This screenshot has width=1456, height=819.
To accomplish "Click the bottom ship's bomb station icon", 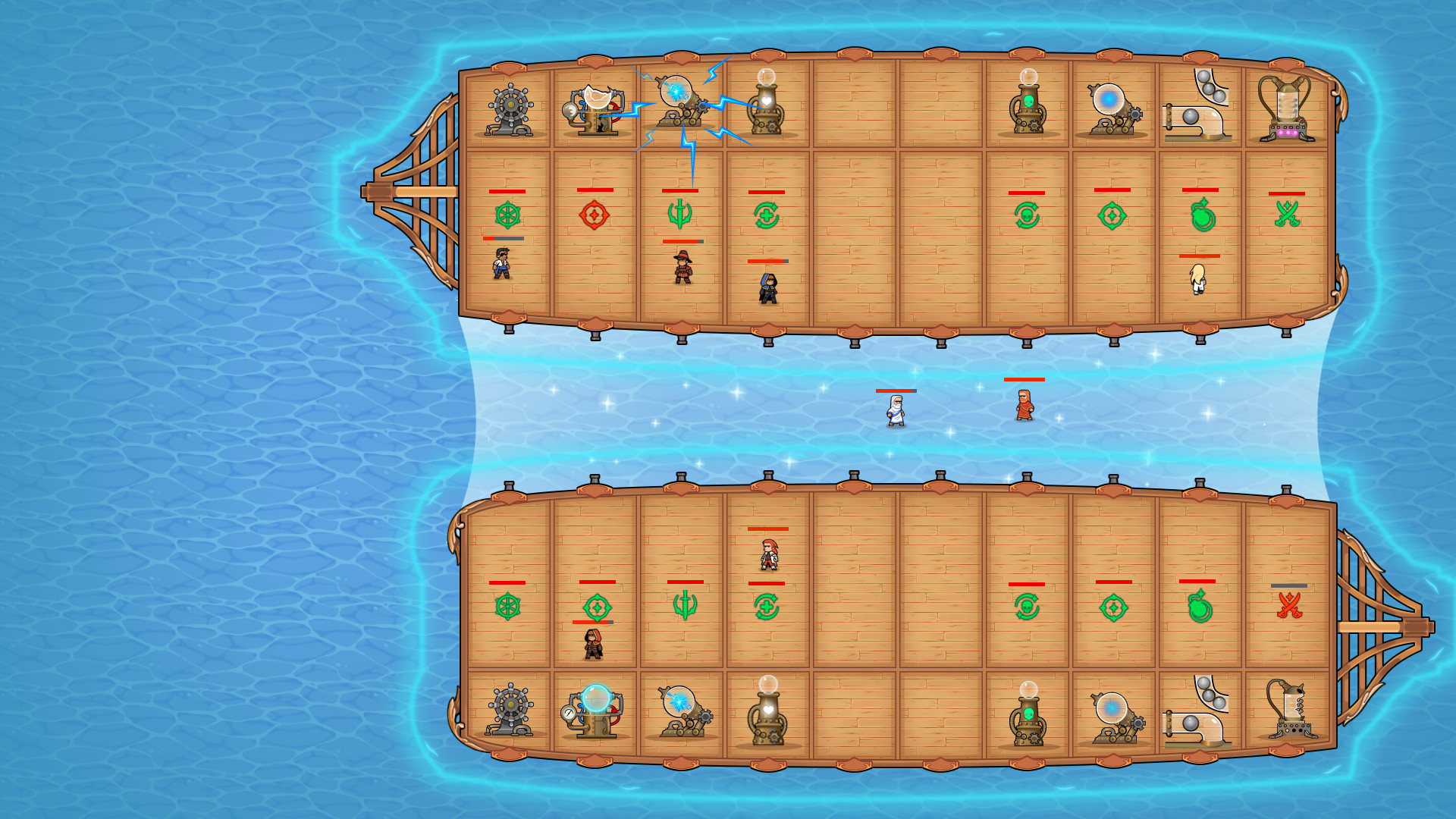I will (1199, 607).
